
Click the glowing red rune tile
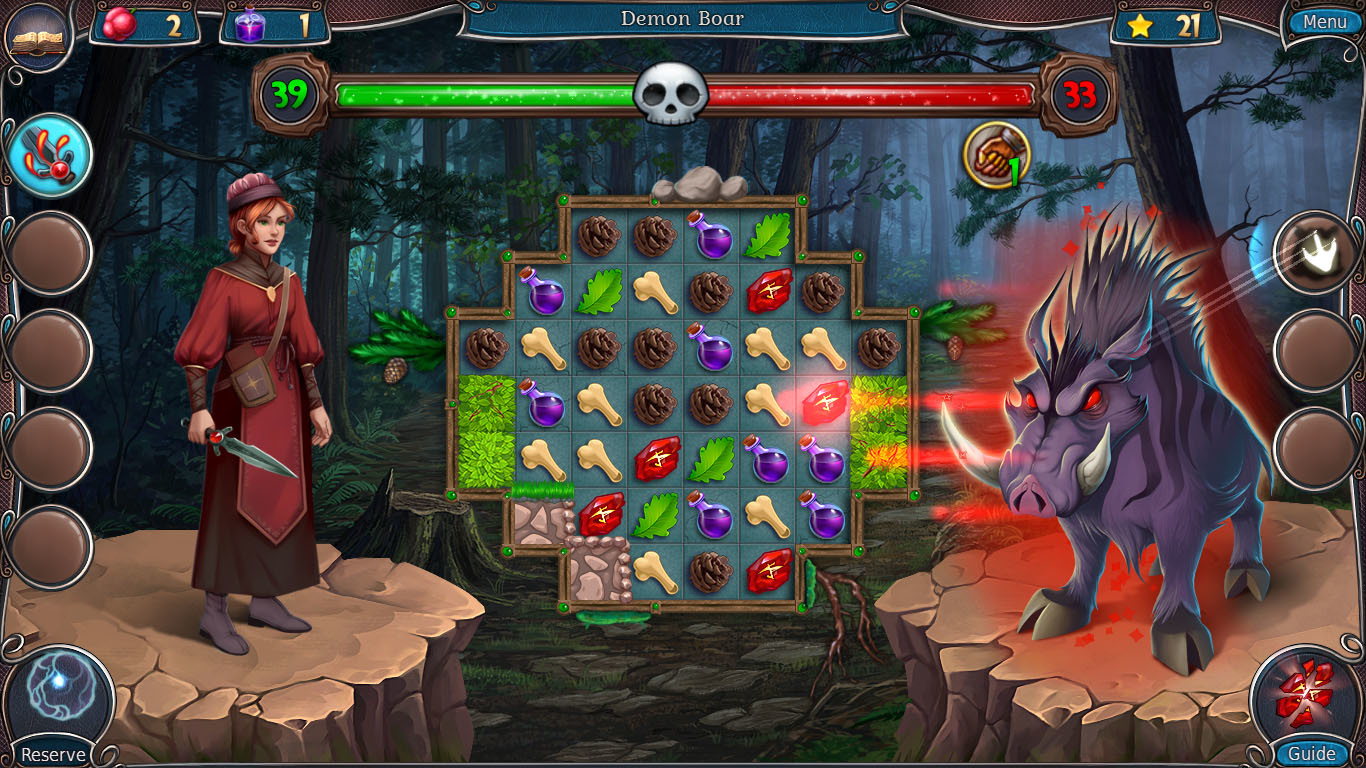(826, 404)
